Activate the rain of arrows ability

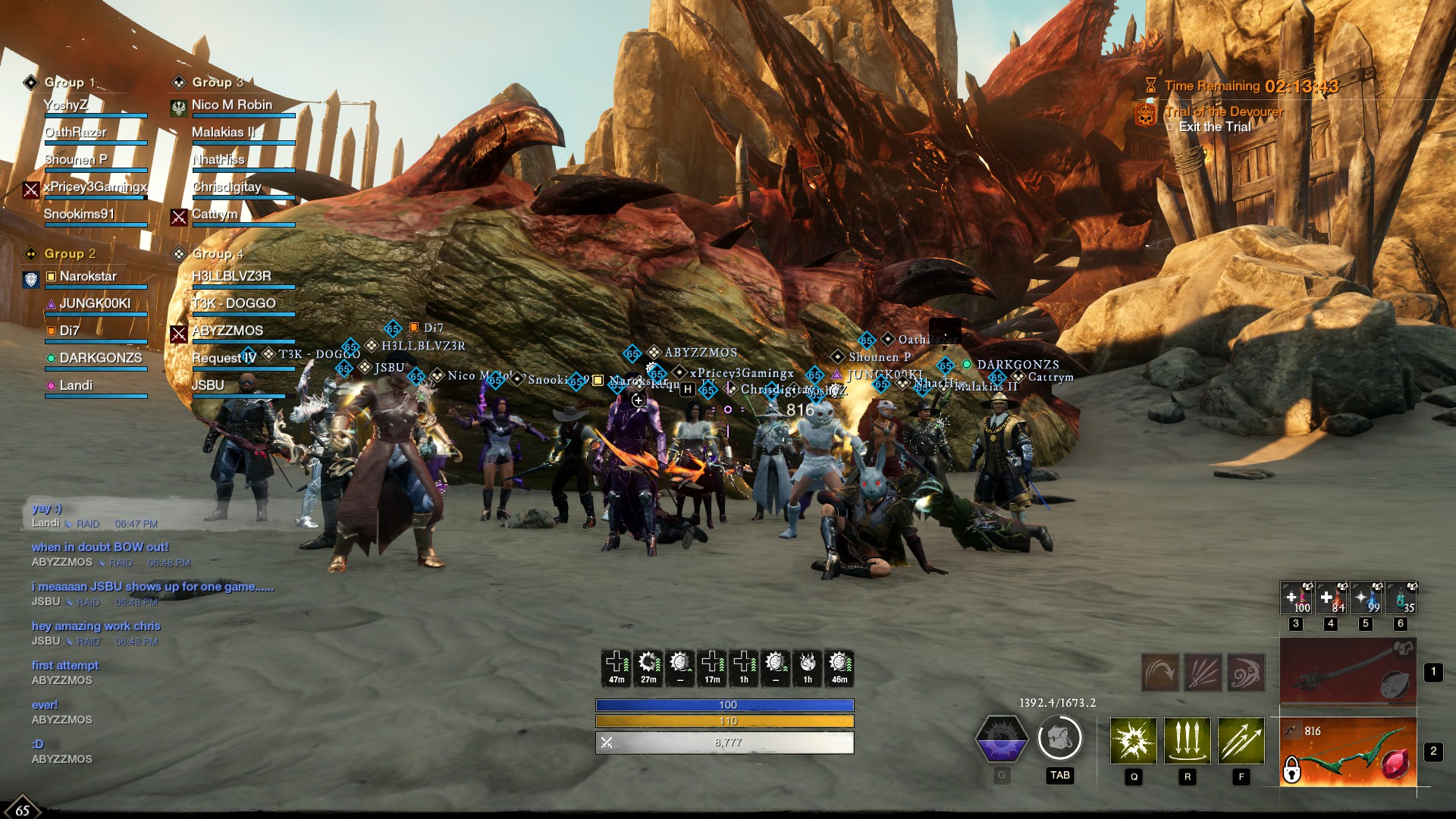[x=1188, y=740]
